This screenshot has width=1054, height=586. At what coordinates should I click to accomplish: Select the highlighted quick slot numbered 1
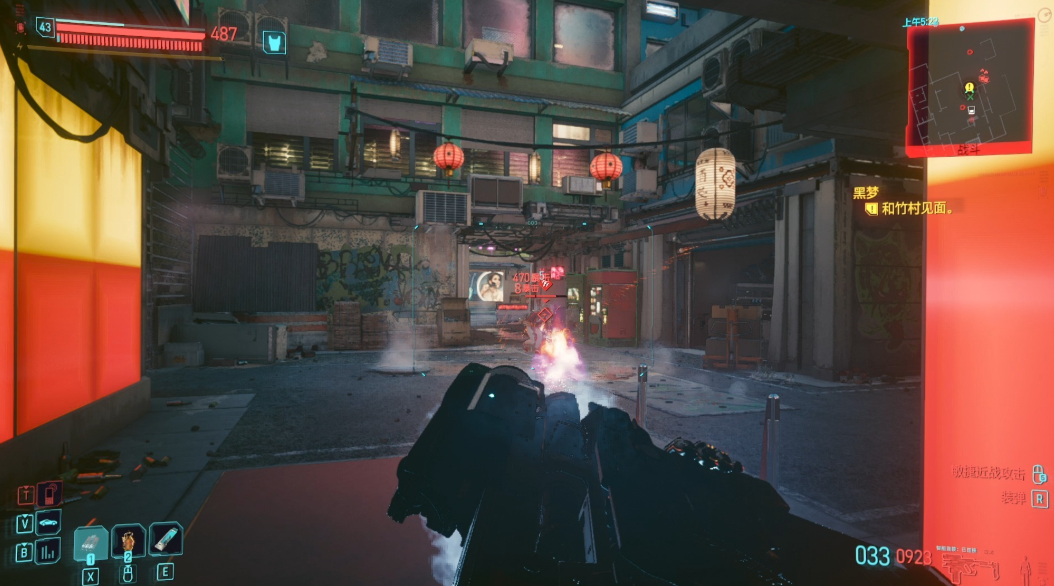point(91,543)
